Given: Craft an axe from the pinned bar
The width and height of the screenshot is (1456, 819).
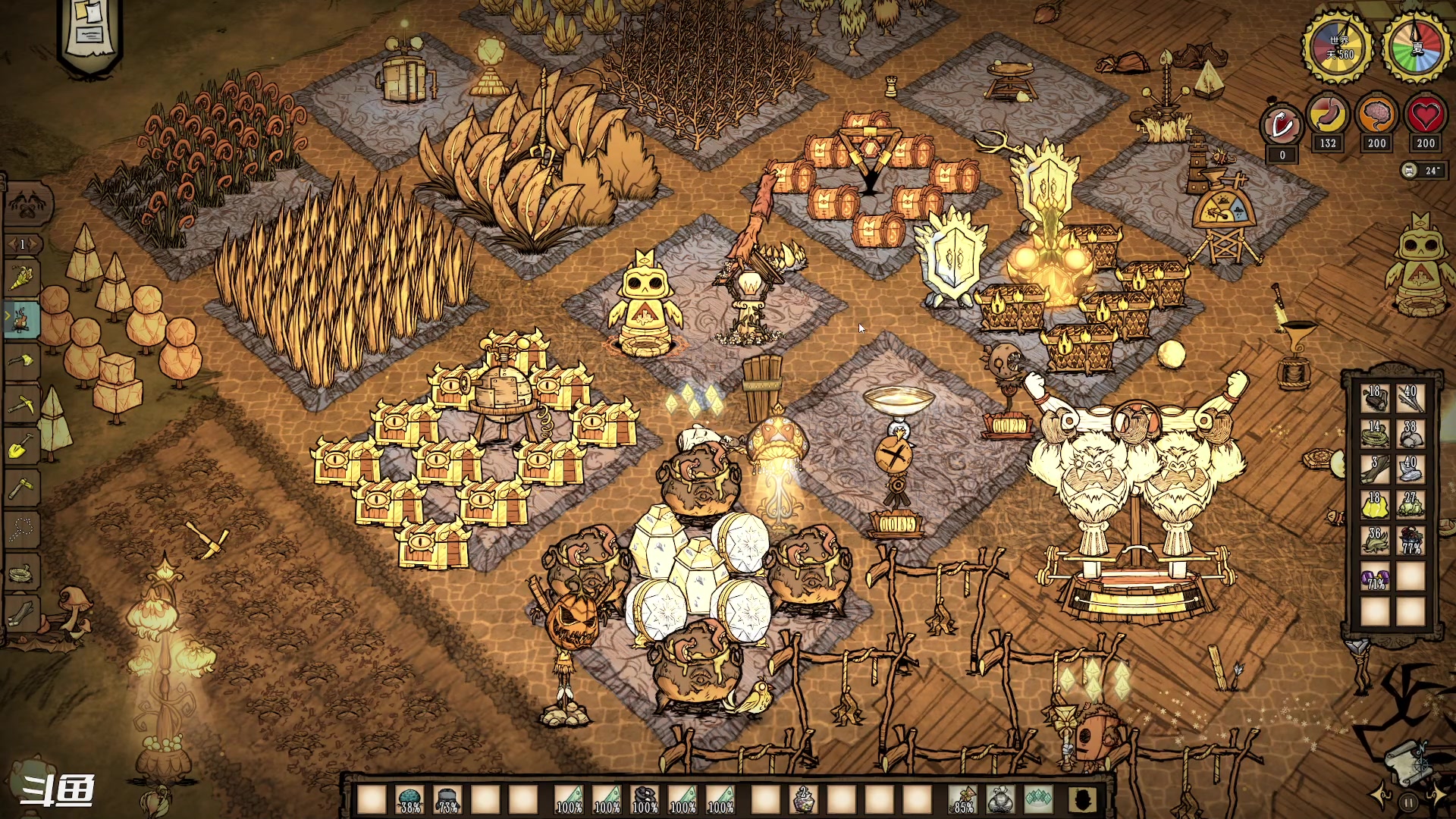Looking at the screenshot, I should (21, 361).
